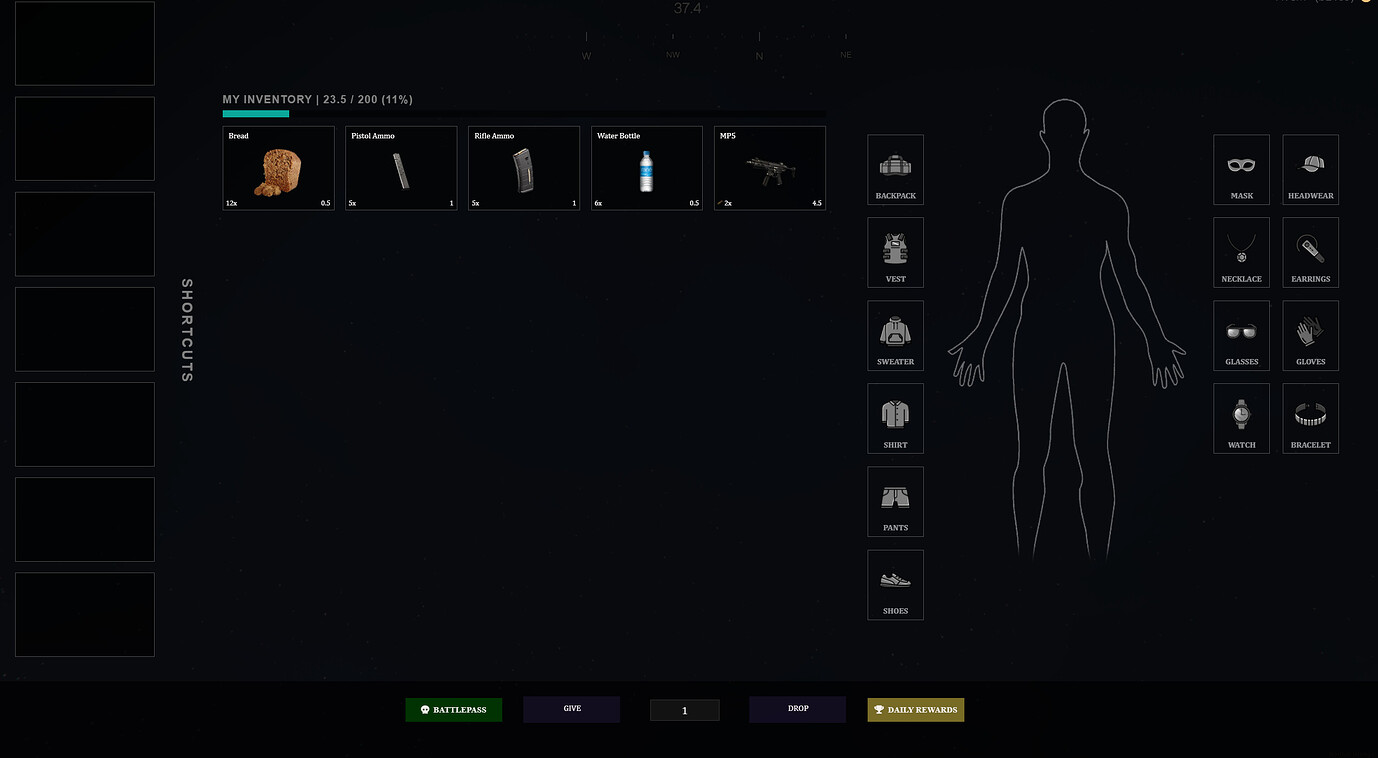Select the Bread item in inventory
The image size is (1378, 758).
(278, 168)
